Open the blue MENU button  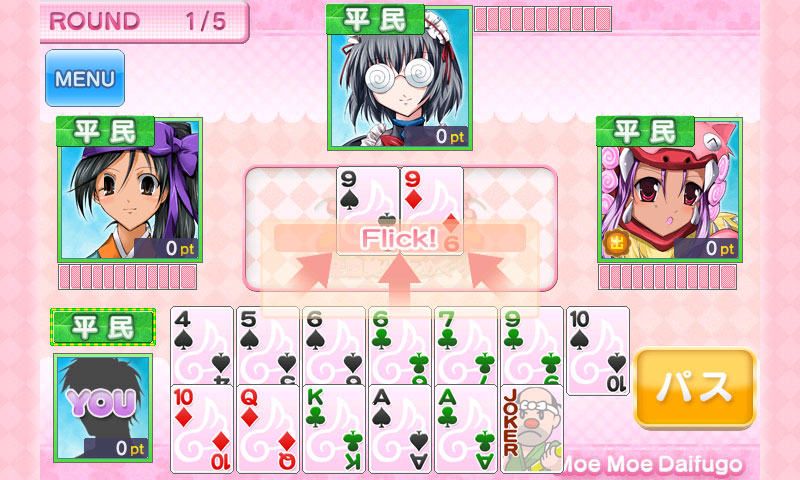(84, 78)
